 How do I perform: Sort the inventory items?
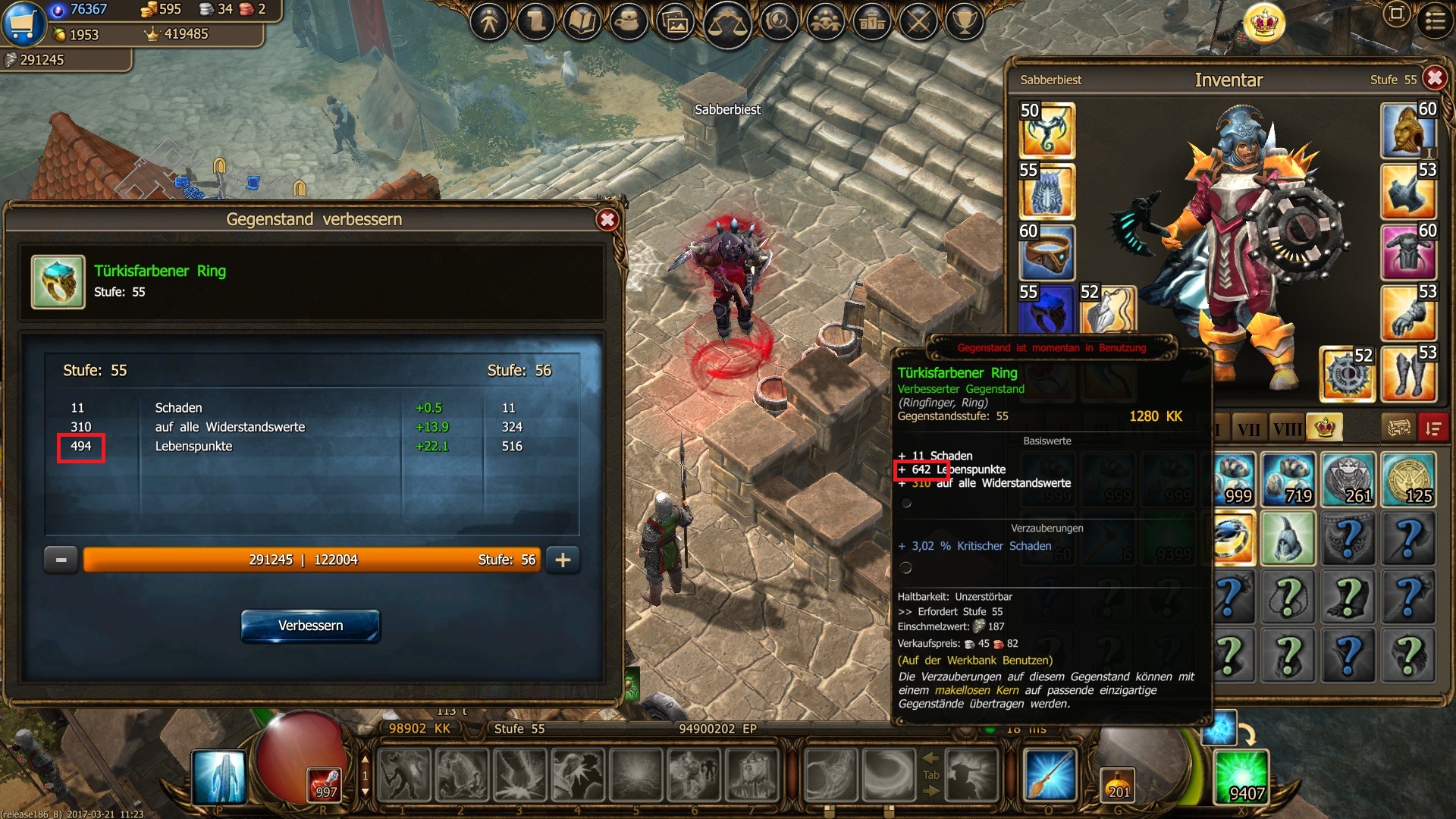click(x=1432, y=428)
